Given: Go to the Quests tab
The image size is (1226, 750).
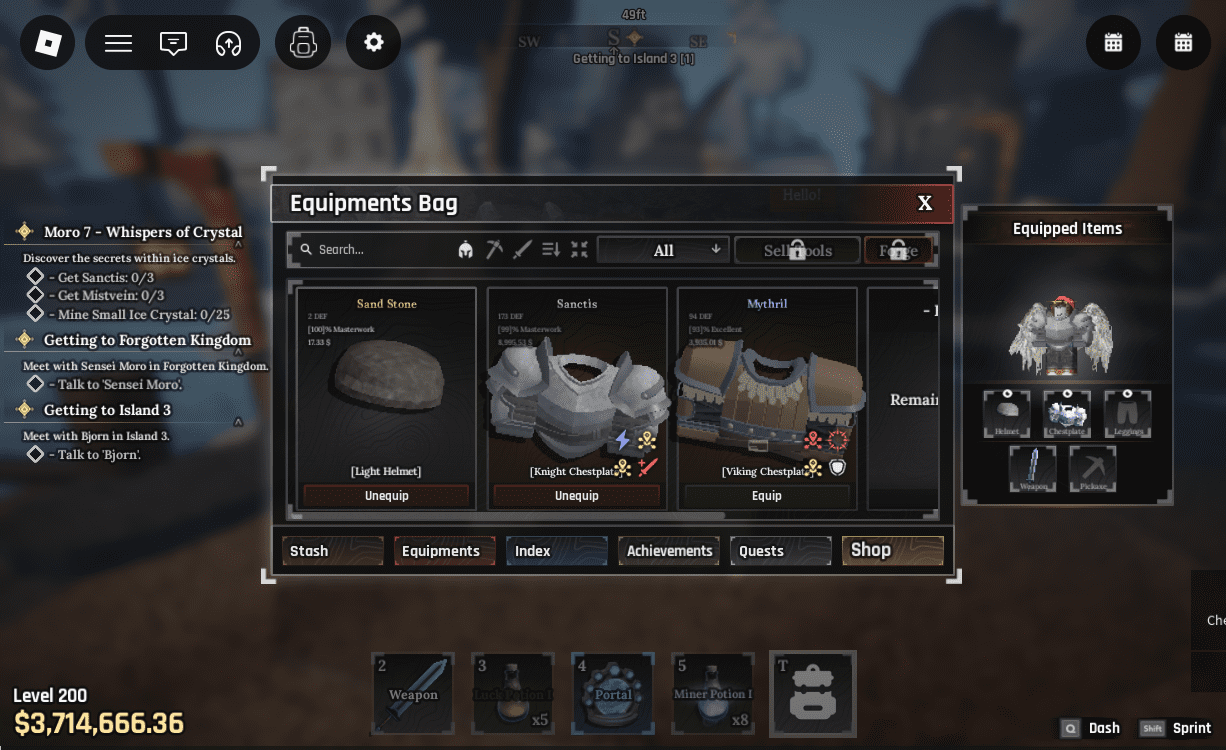Looking at the screenshot, I should click(780, 551).
